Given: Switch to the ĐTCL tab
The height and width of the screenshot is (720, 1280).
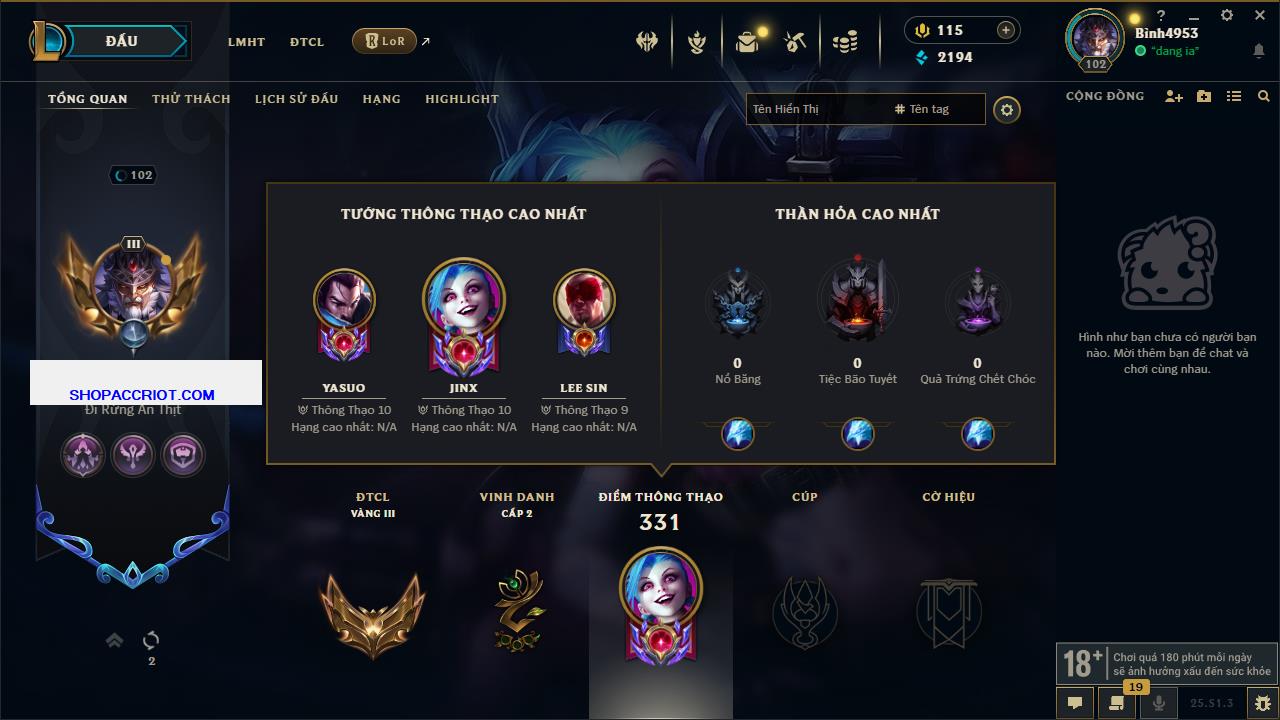Looking at the screenshot, I should pos(307,42).
